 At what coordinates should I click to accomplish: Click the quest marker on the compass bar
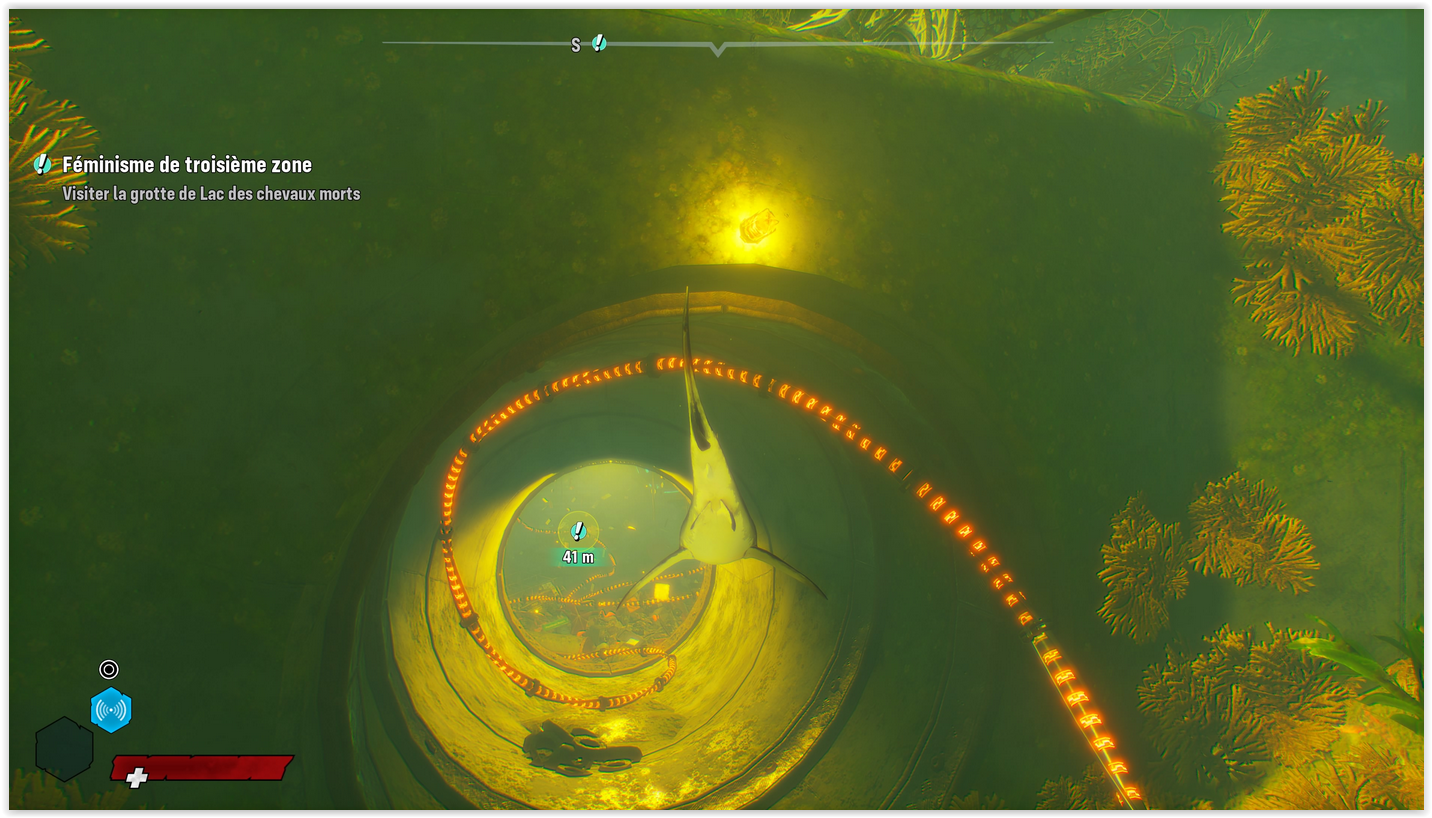pos(598,43)
